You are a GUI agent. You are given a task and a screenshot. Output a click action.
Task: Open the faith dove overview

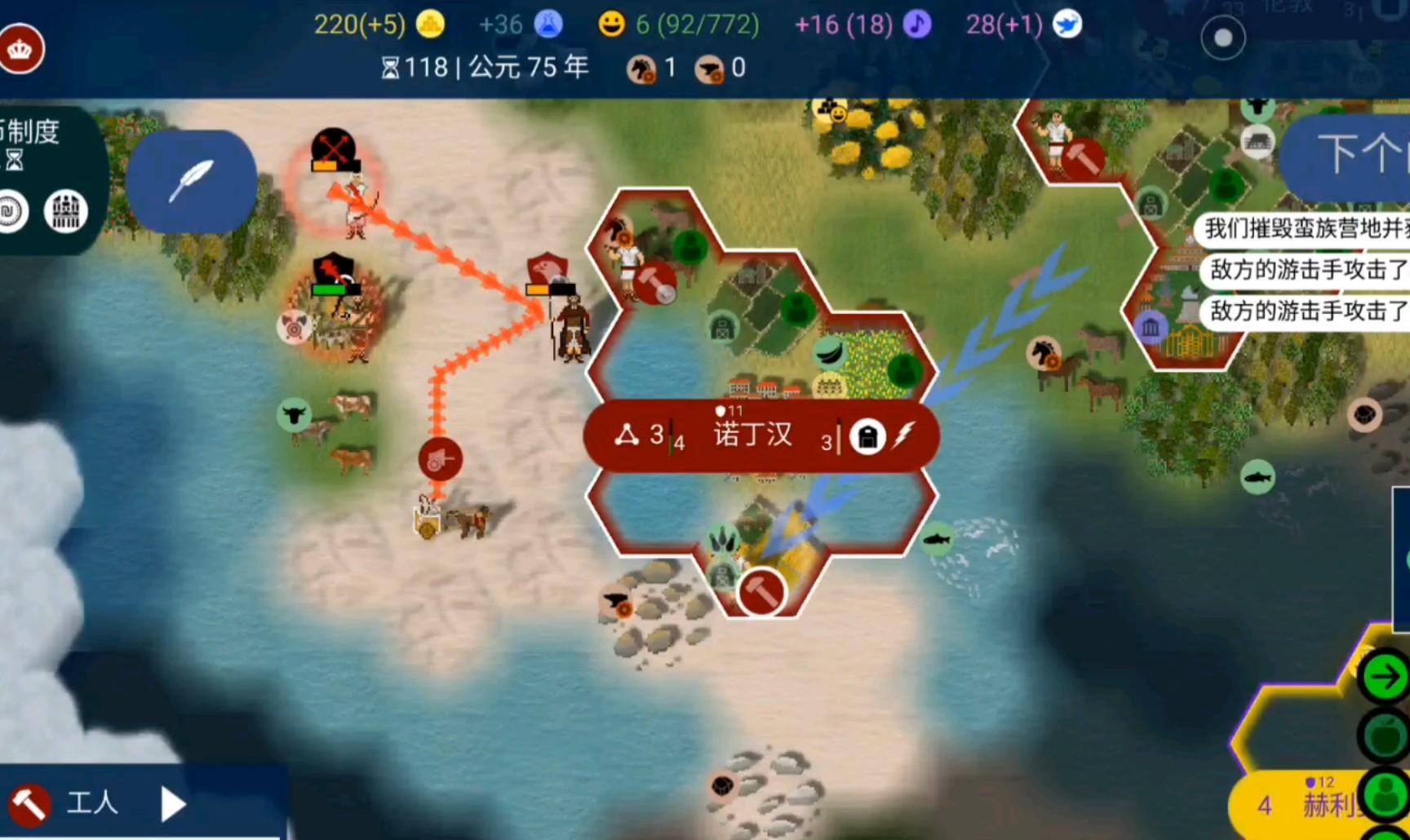(x=1023, y=24)
